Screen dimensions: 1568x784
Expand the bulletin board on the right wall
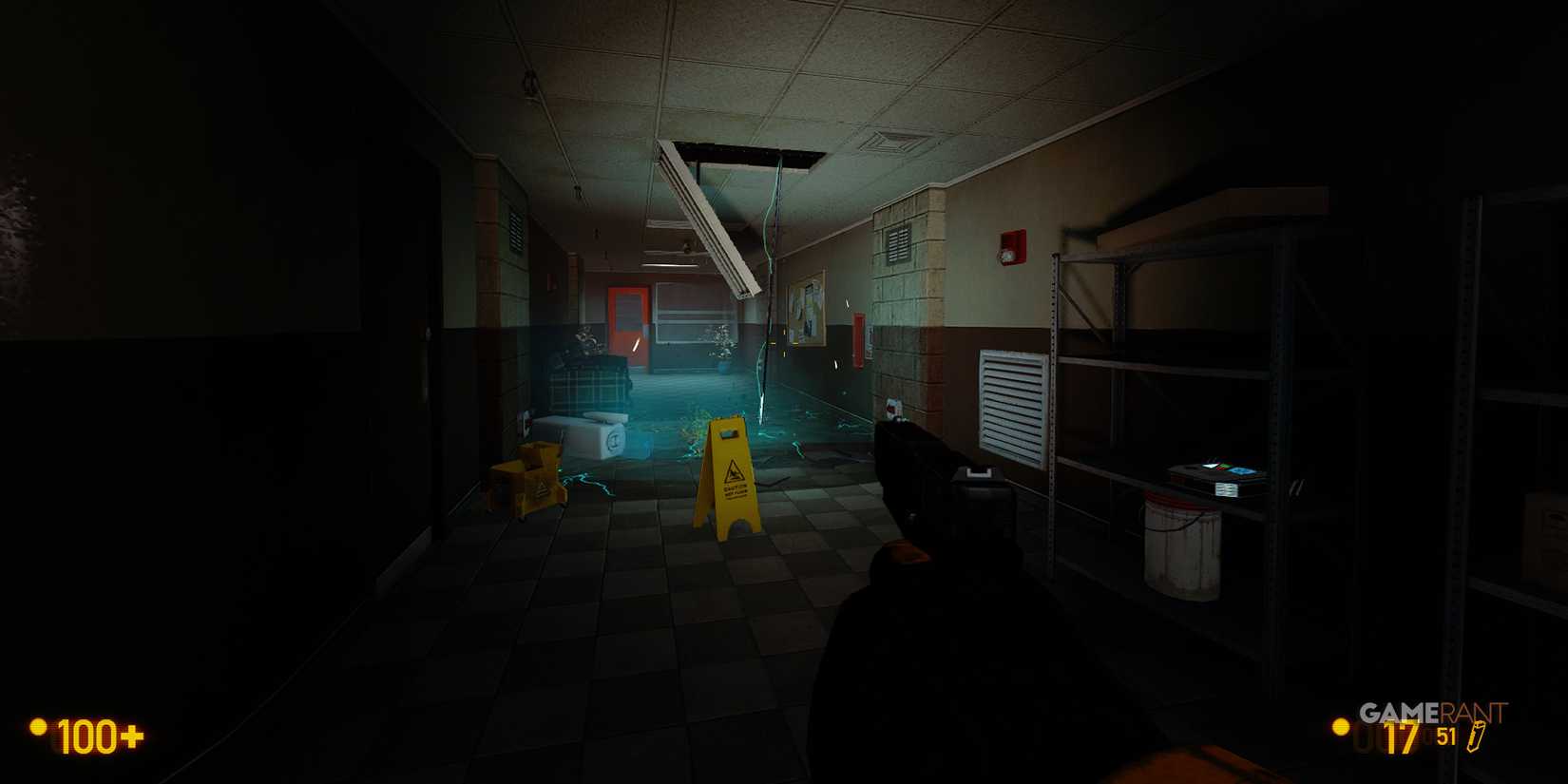[807, 314]
